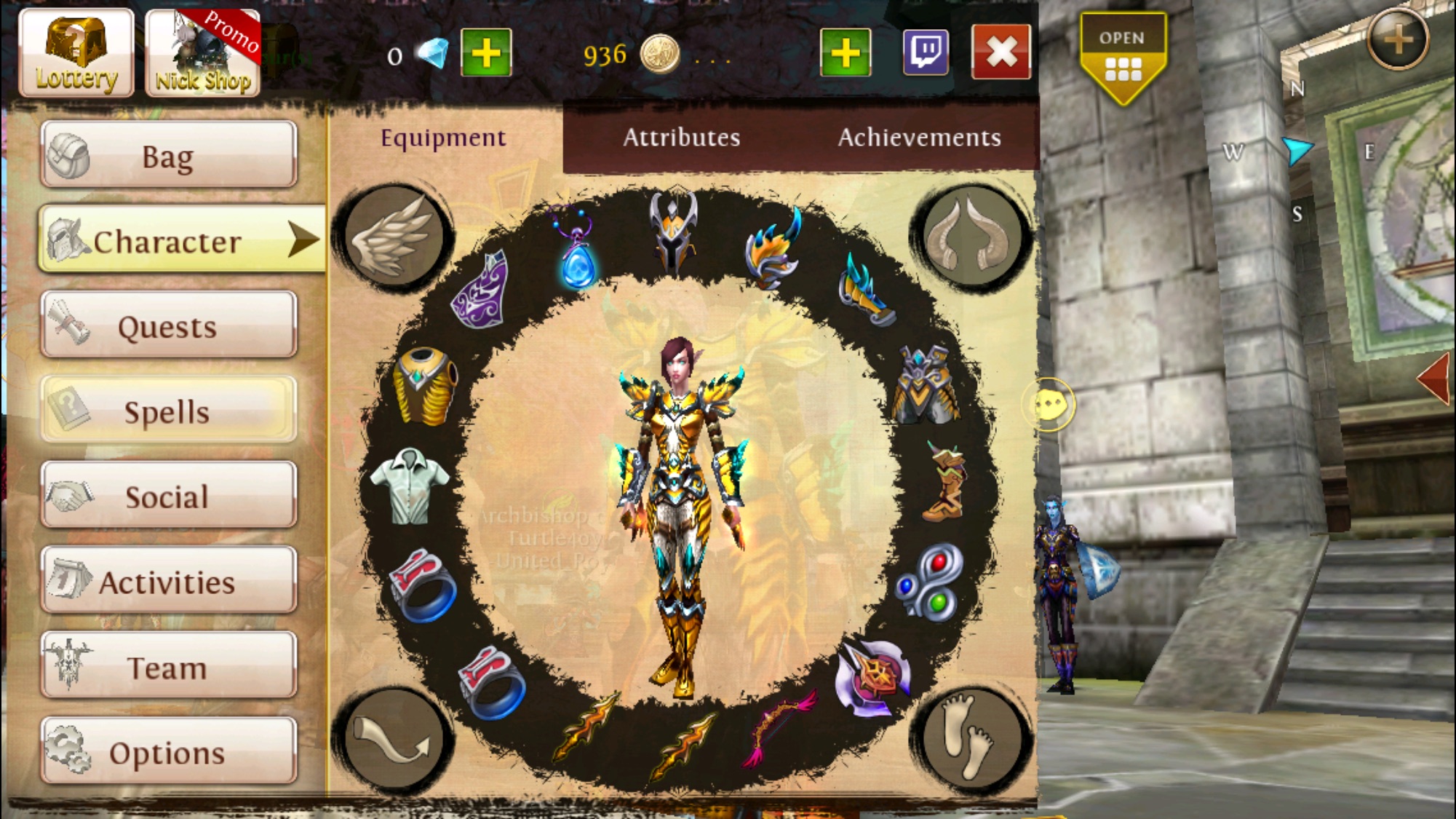
Task: Click the Twitch streaming button
Action: (x=926, y=52)
